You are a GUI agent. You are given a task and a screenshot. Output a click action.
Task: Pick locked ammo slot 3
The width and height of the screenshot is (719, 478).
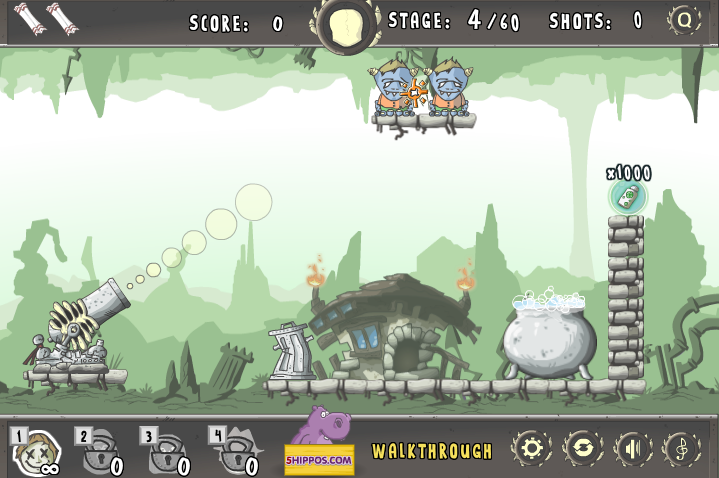coord(165,452)
